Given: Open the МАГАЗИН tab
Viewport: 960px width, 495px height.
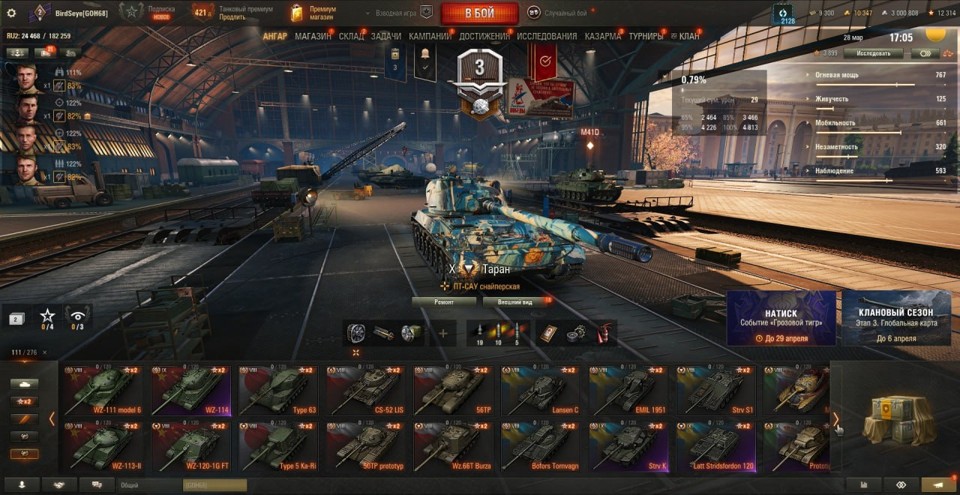Looking at the screenshot, I should tap(313, 36).
